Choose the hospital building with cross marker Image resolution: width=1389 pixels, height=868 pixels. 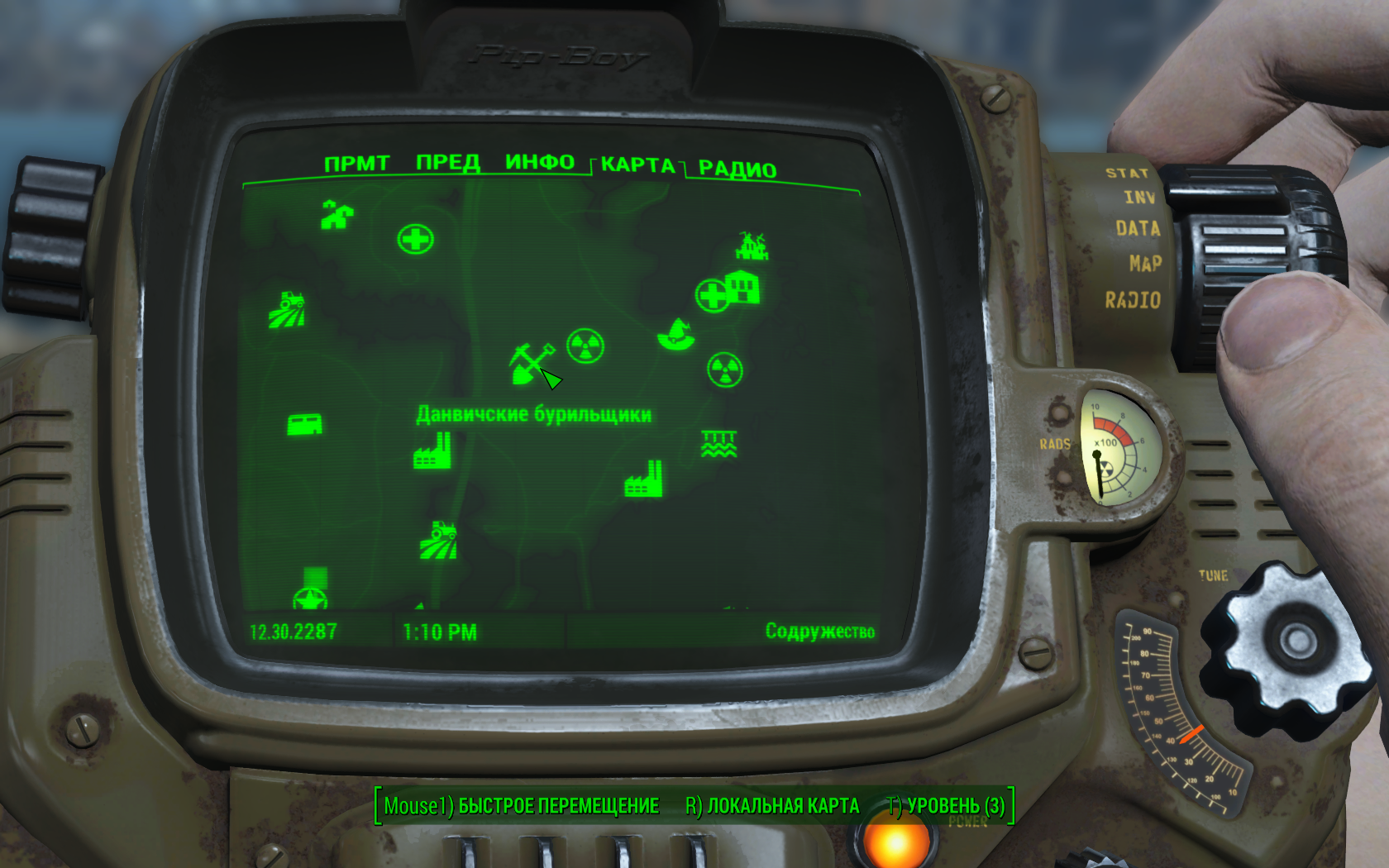728,290
